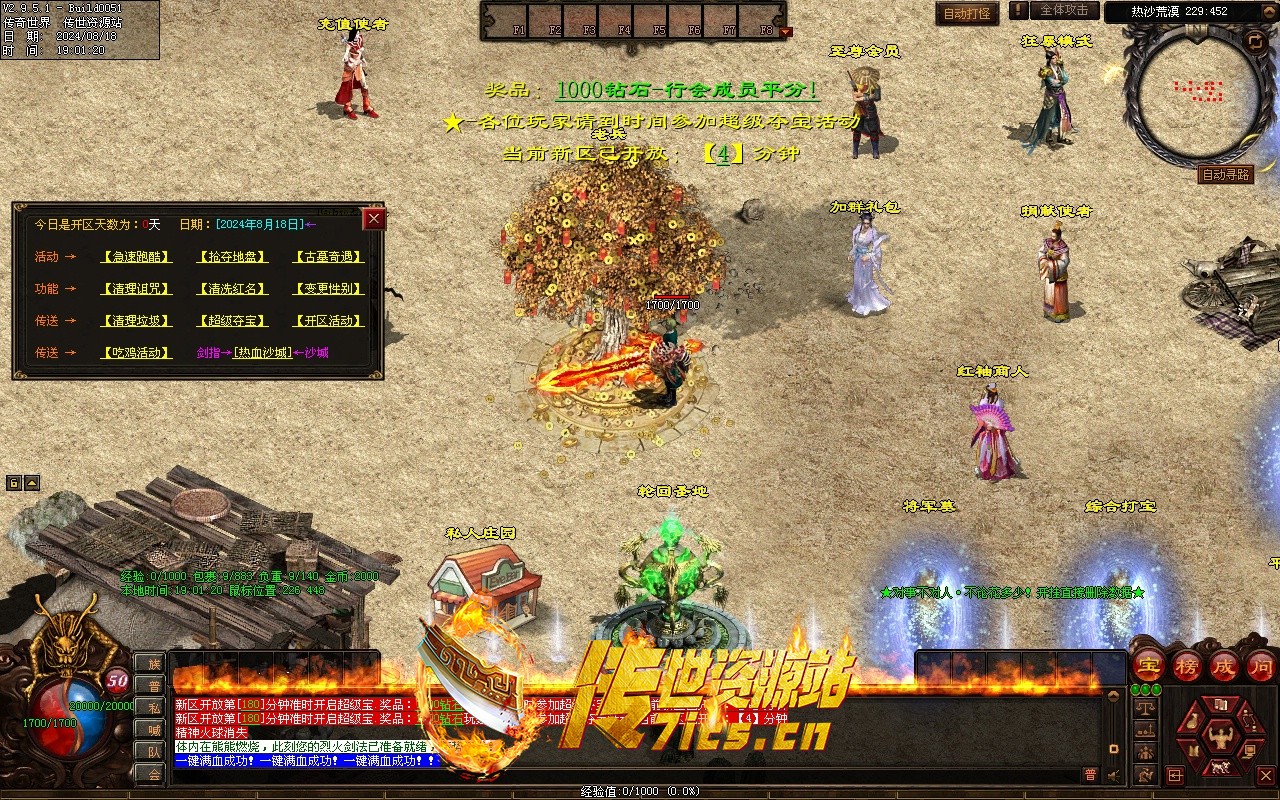This screenshot has width=1280, height=800.
Task: Close the server info panel
Action: 374,219
